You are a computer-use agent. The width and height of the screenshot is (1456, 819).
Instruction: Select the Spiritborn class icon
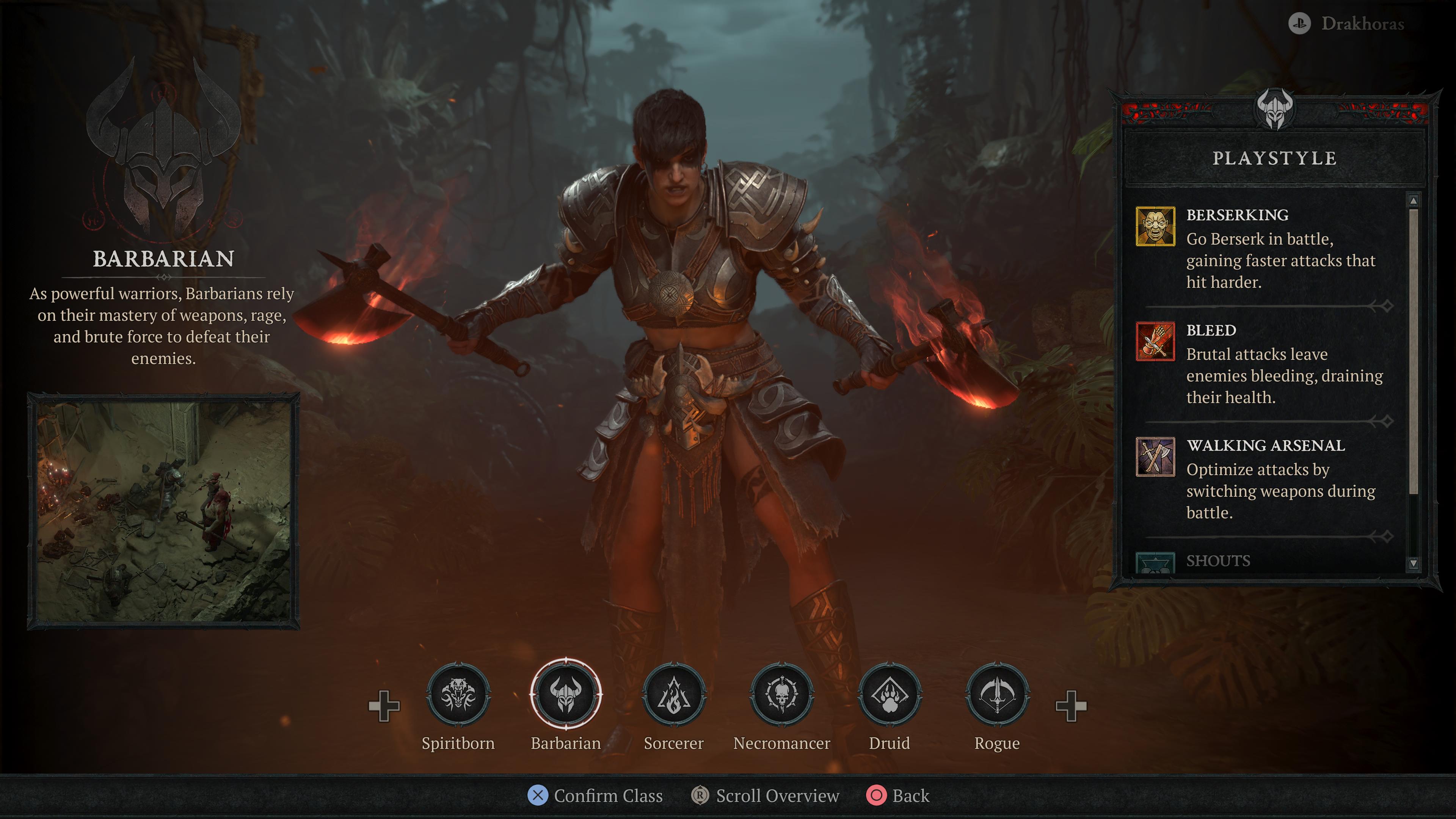458,695
